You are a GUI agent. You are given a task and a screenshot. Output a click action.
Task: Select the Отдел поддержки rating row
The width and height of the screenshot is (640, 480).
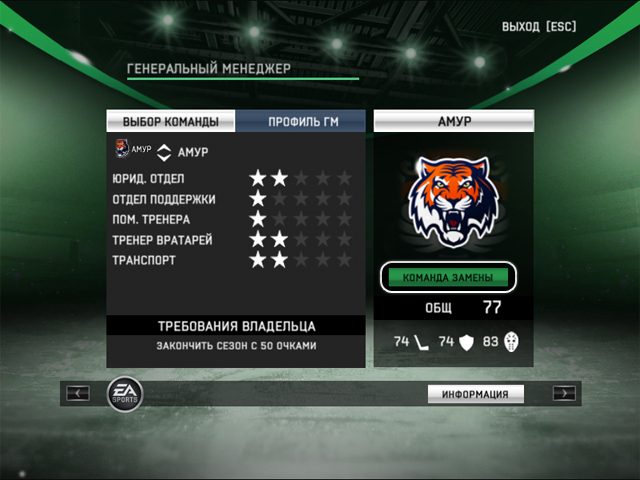click(232, 199)
